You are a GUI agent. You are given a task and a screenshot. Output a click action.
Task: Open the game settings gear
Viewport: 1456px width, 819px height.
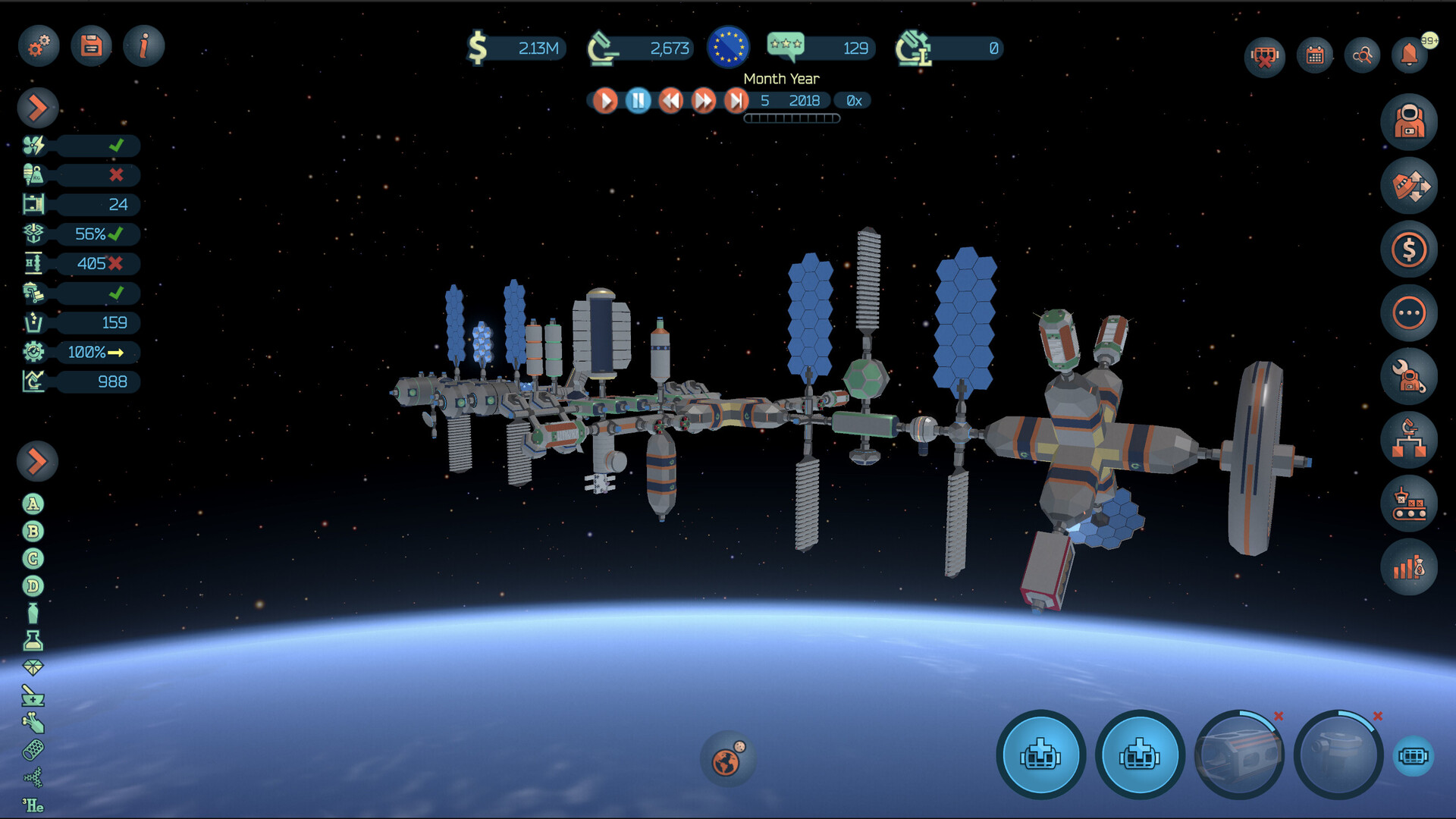click(x=38, y=45)
